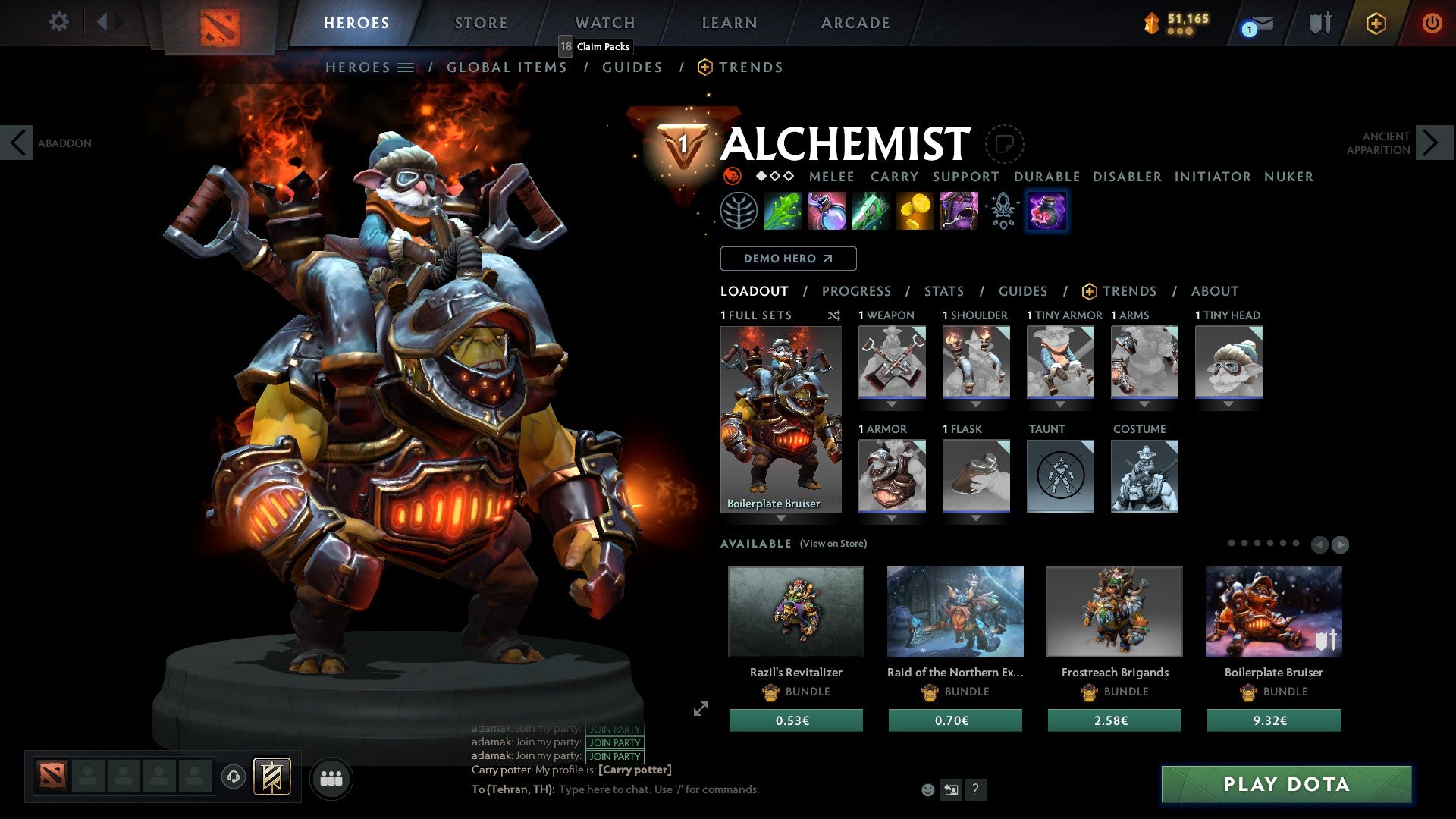Screen dimensions: 1456x819
Task: Open the settings gear in top-left corner
Action: point(58,22)
